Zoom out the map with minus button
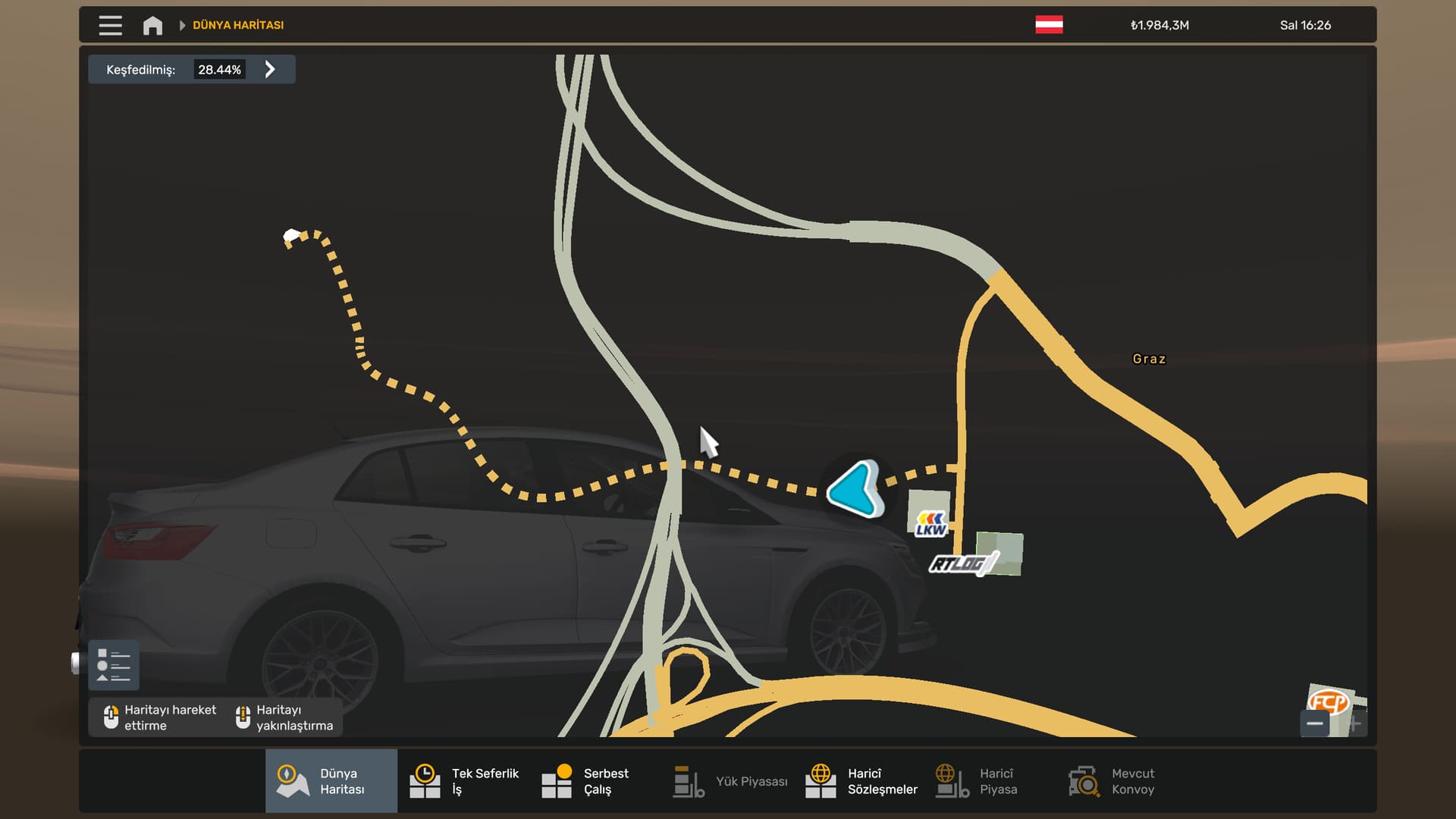This screenshot has width=1456, height=819. 1315,723
